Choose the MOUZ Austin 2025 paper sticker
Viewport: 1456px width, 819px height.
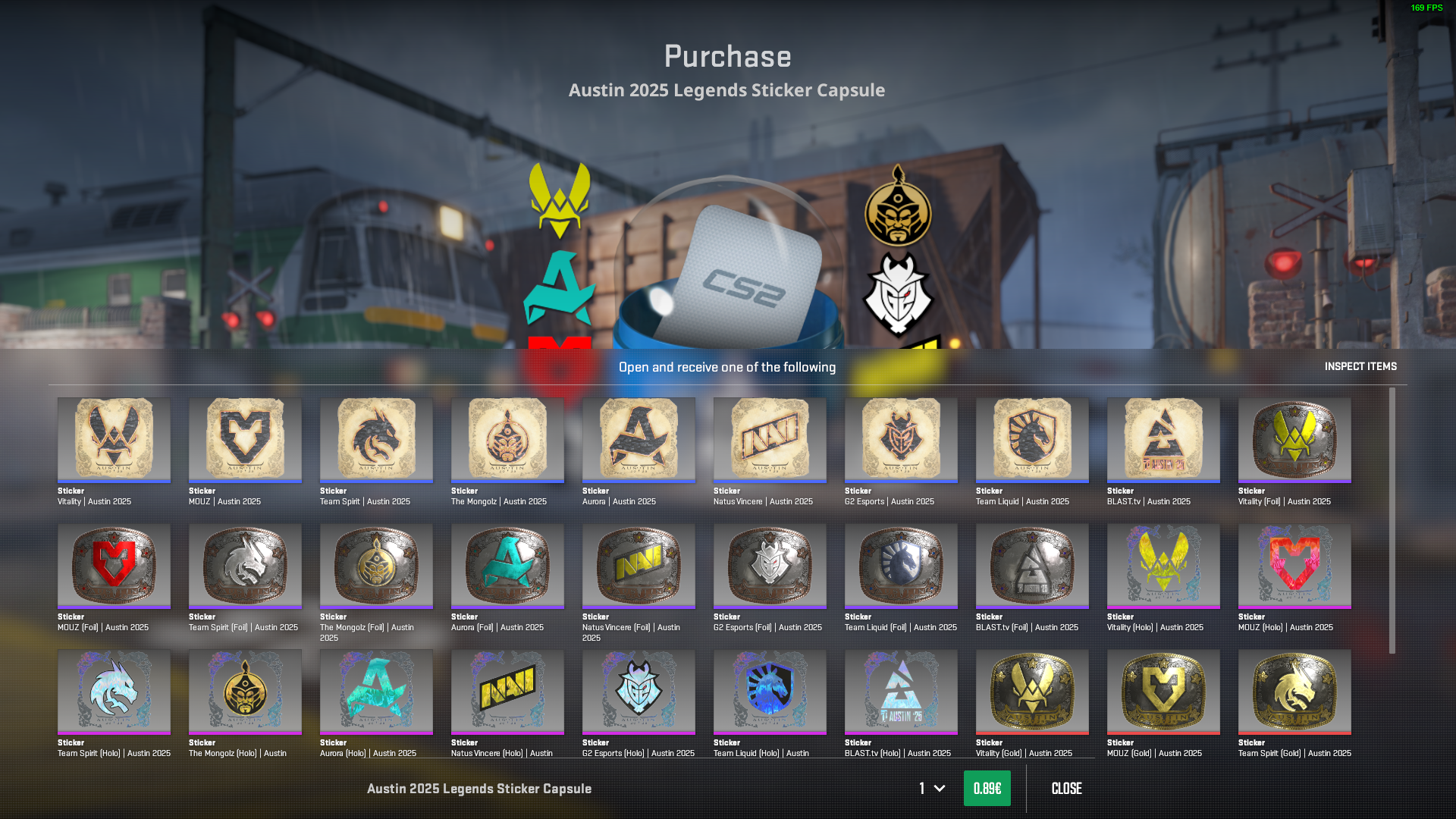pos(245,440)
